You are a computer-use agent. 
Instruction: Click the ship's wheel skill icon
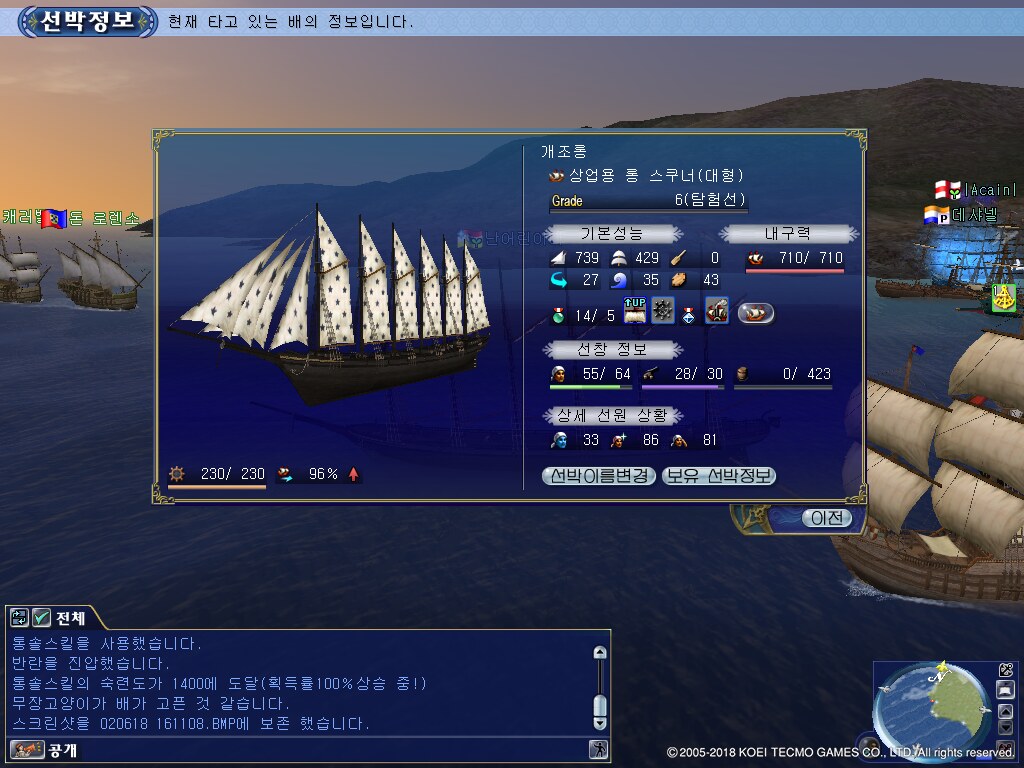(662, 311)
